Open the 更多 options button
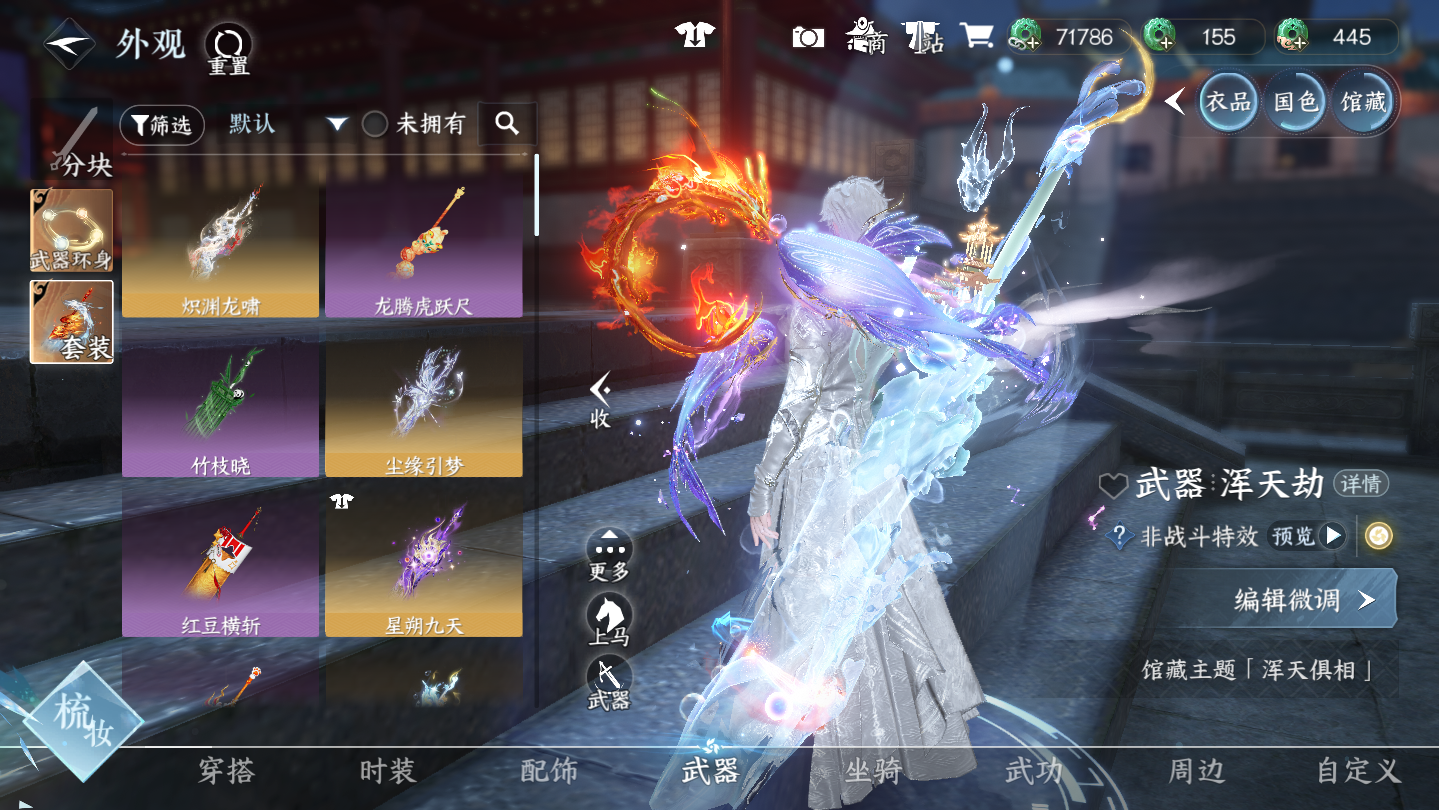This screenshot has width=1439, height=810. [609, 554]
